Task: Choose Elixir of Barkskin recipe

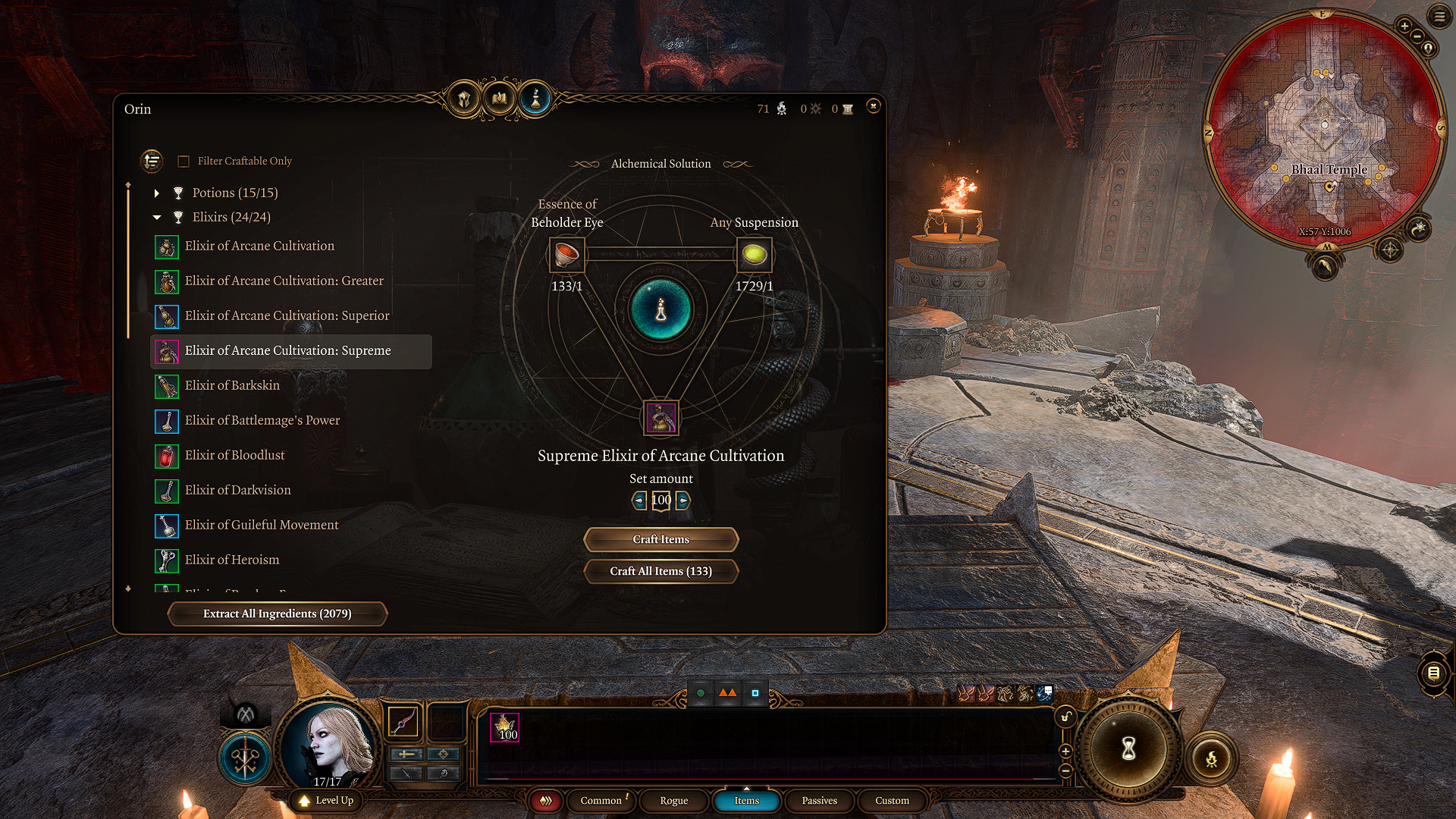Action: (232, 385)
